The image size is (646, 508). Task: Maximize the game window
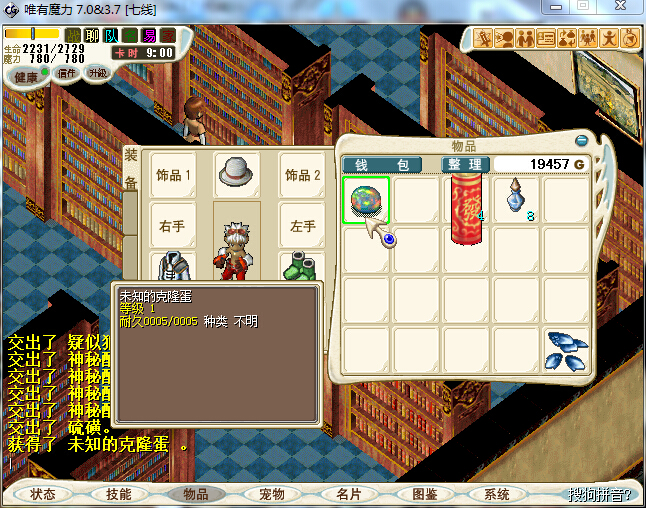584,7
